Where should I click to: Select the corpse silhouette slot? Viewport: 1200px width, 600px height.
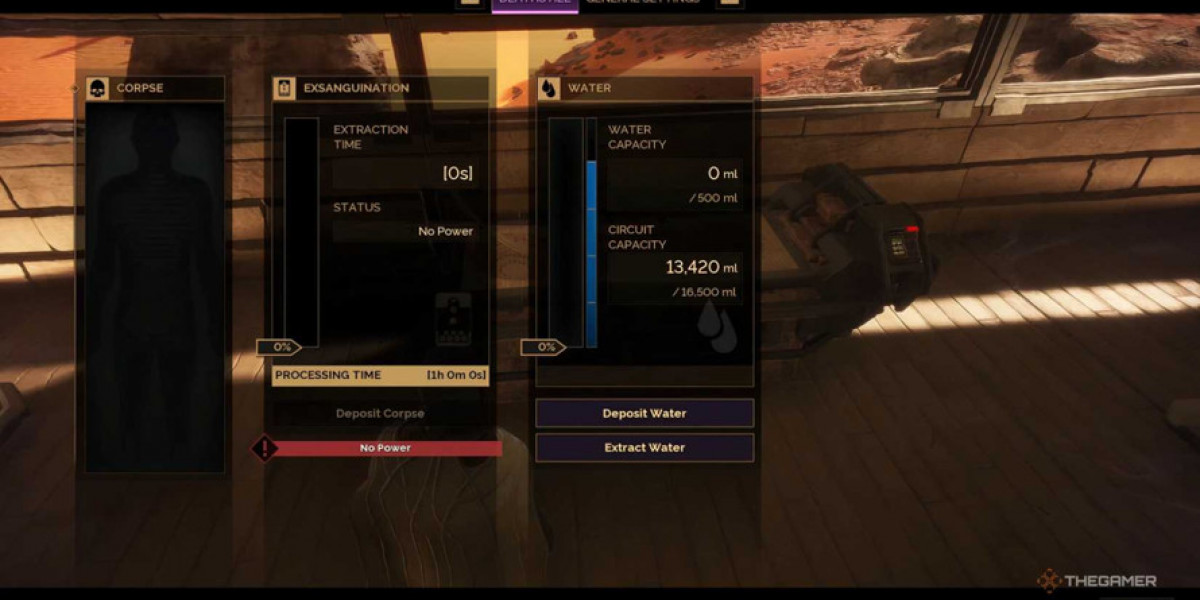tap(155, 285)
